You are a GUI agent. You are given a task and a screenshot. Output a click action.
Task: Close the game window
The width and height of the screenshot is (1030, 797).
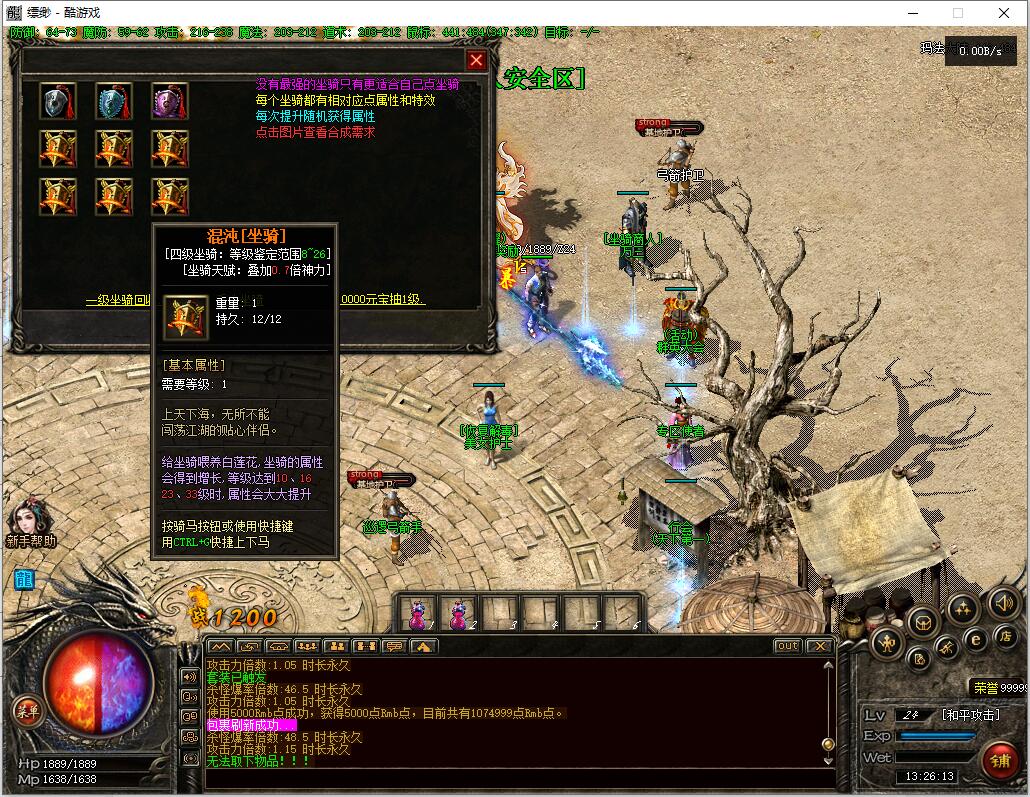(x=1004, y=13)
